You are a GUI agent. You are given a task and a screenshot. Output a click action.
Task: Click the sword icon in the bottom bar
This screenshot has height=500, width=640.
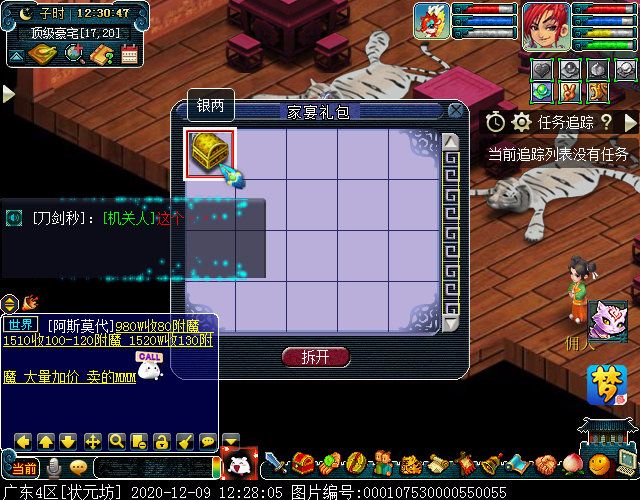click(x=276, y=465)
